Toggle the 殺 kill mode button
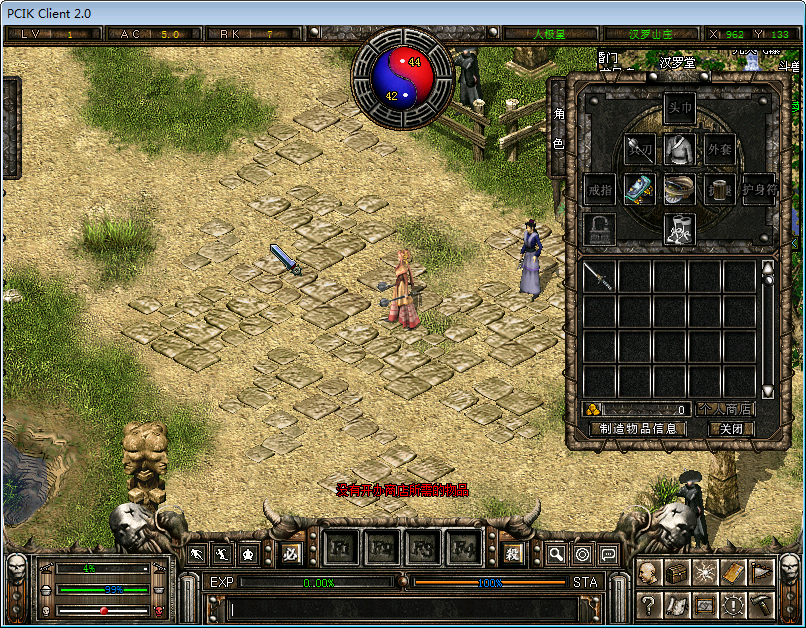The image size is (806, 628). [x=512, y=552]
